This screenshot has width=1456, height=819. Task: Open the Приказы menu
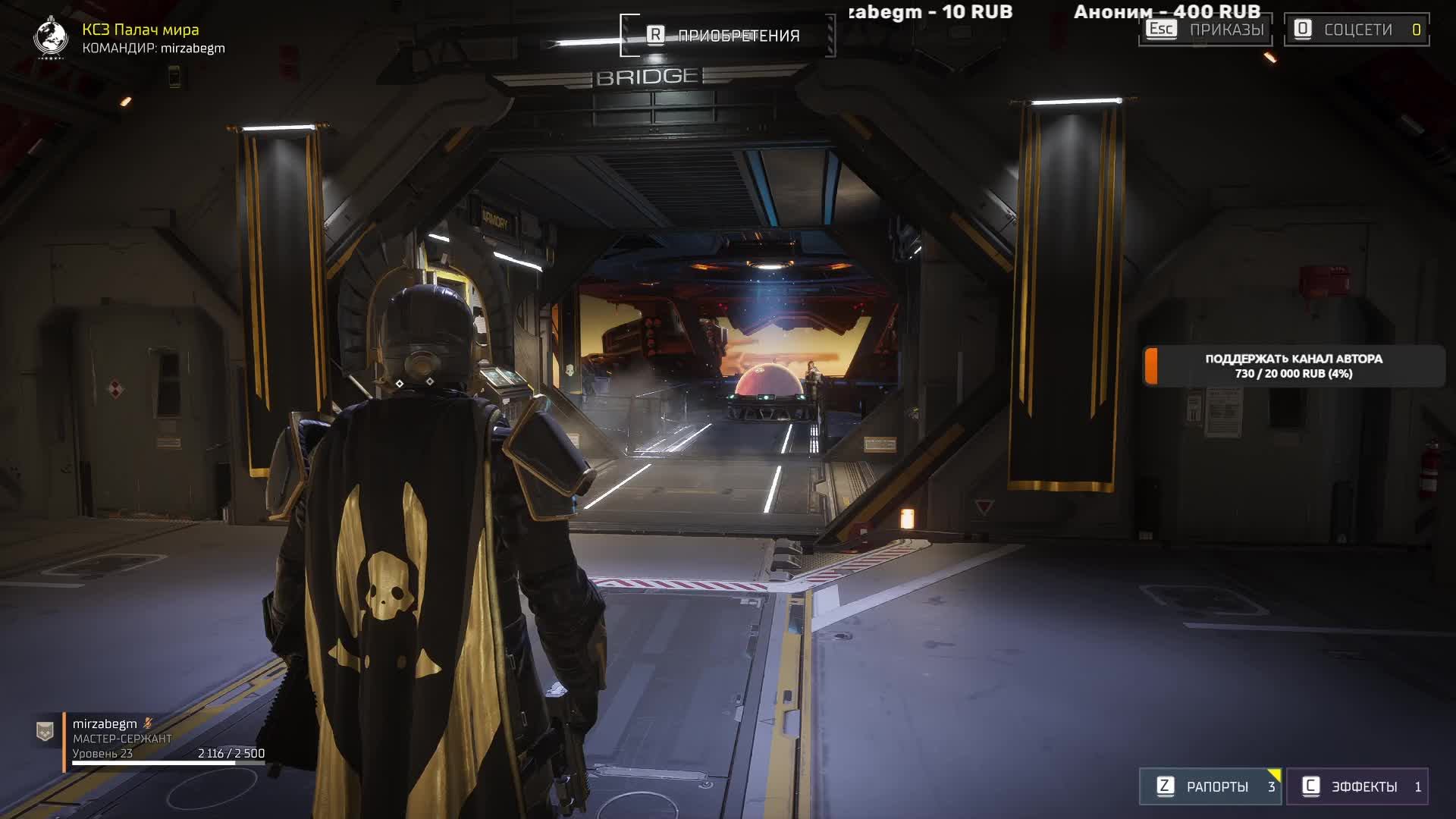(1205, 30)
